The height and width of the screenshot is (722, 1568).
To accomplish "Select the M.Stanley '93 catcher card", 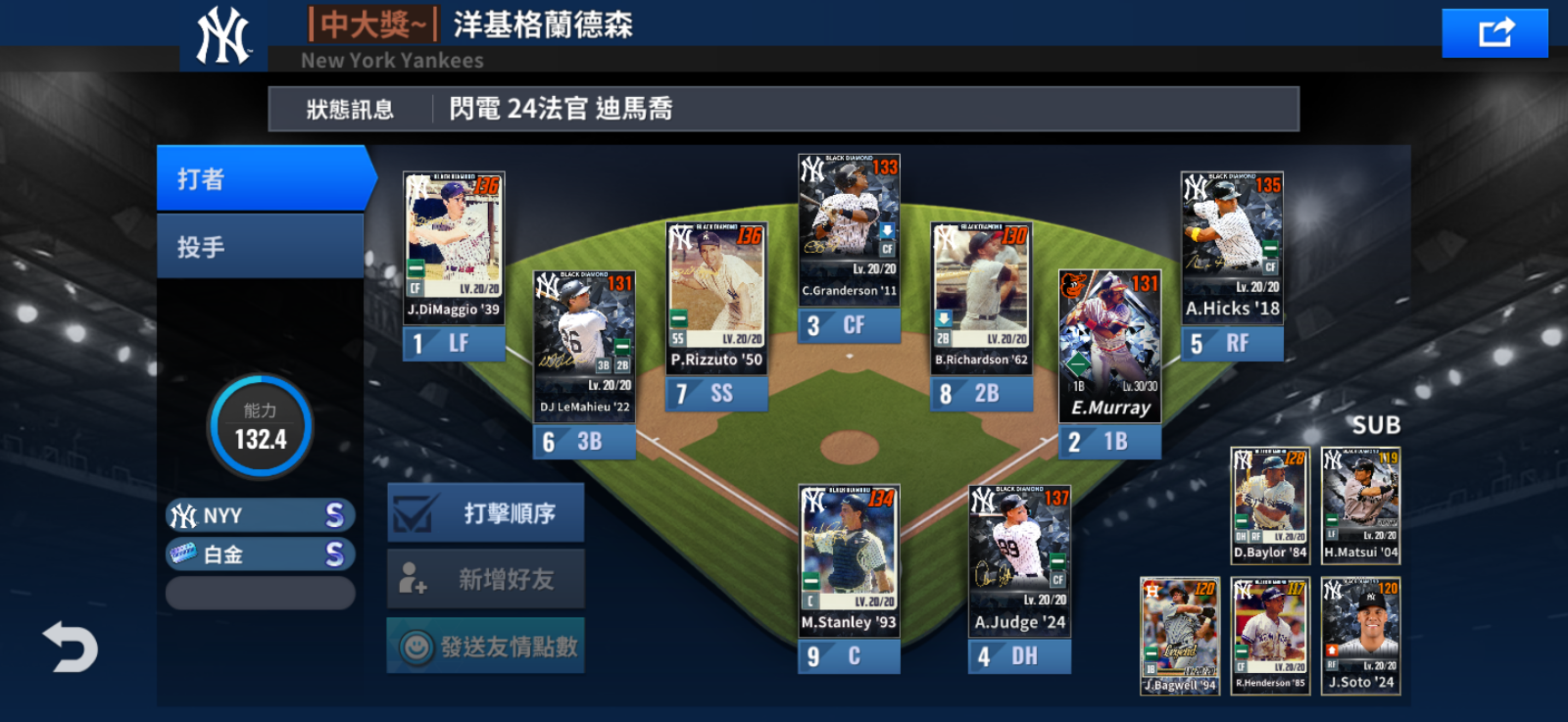I will pos(849,560).
